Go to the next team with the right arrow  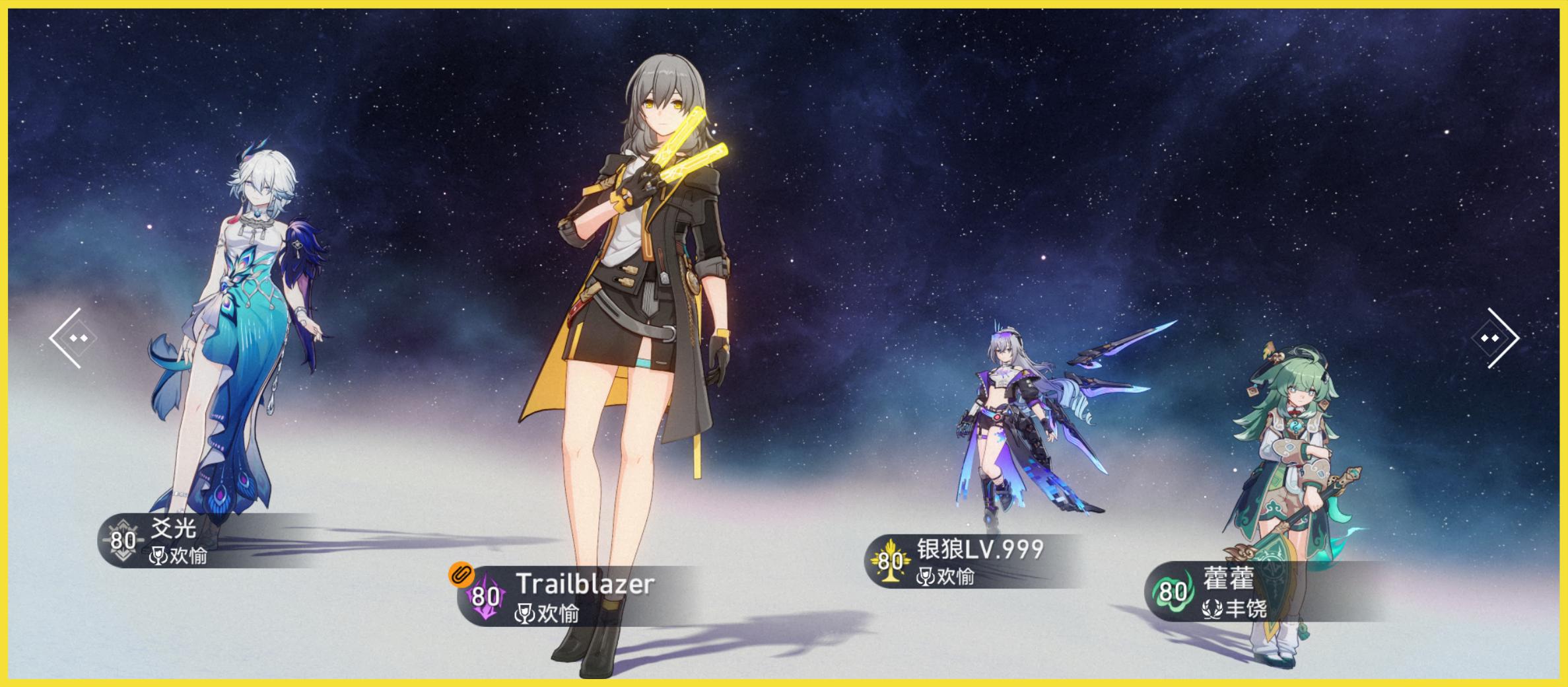[1496, 338]
